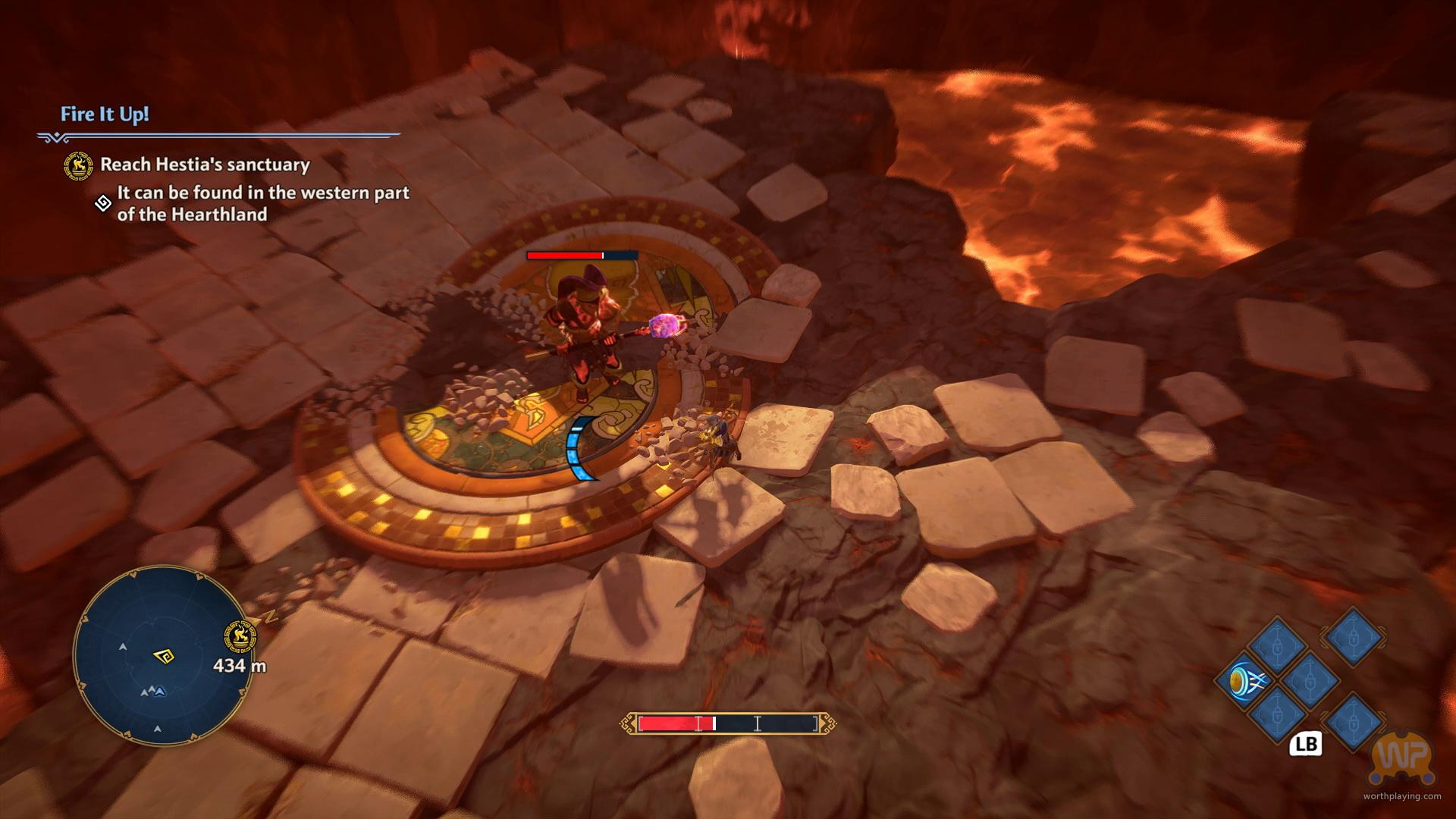1456x819 pixels.
Task: Click the yellow spiral player marker
Action: click(162, 655)
